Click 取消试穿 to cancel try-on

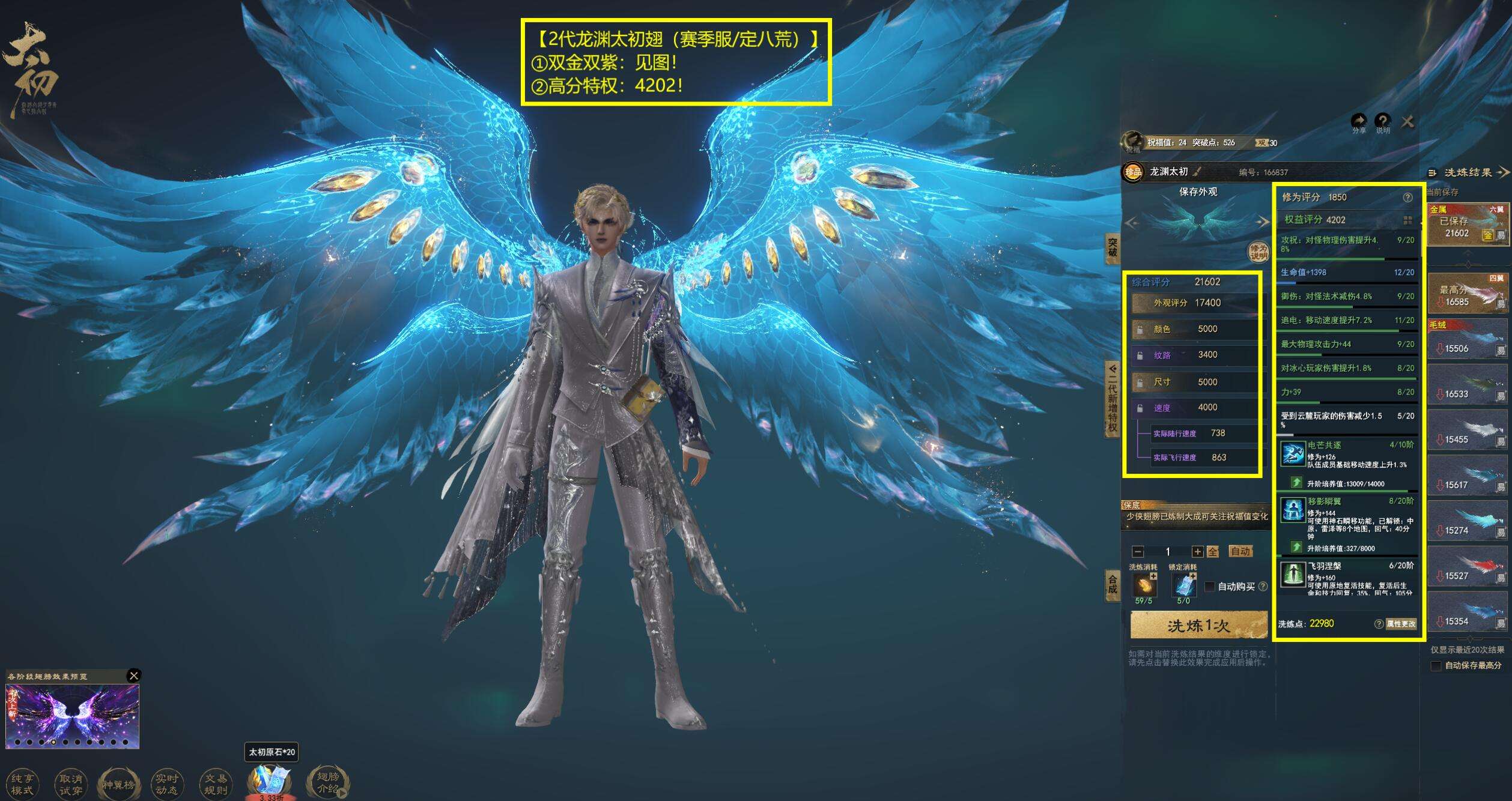71,784
